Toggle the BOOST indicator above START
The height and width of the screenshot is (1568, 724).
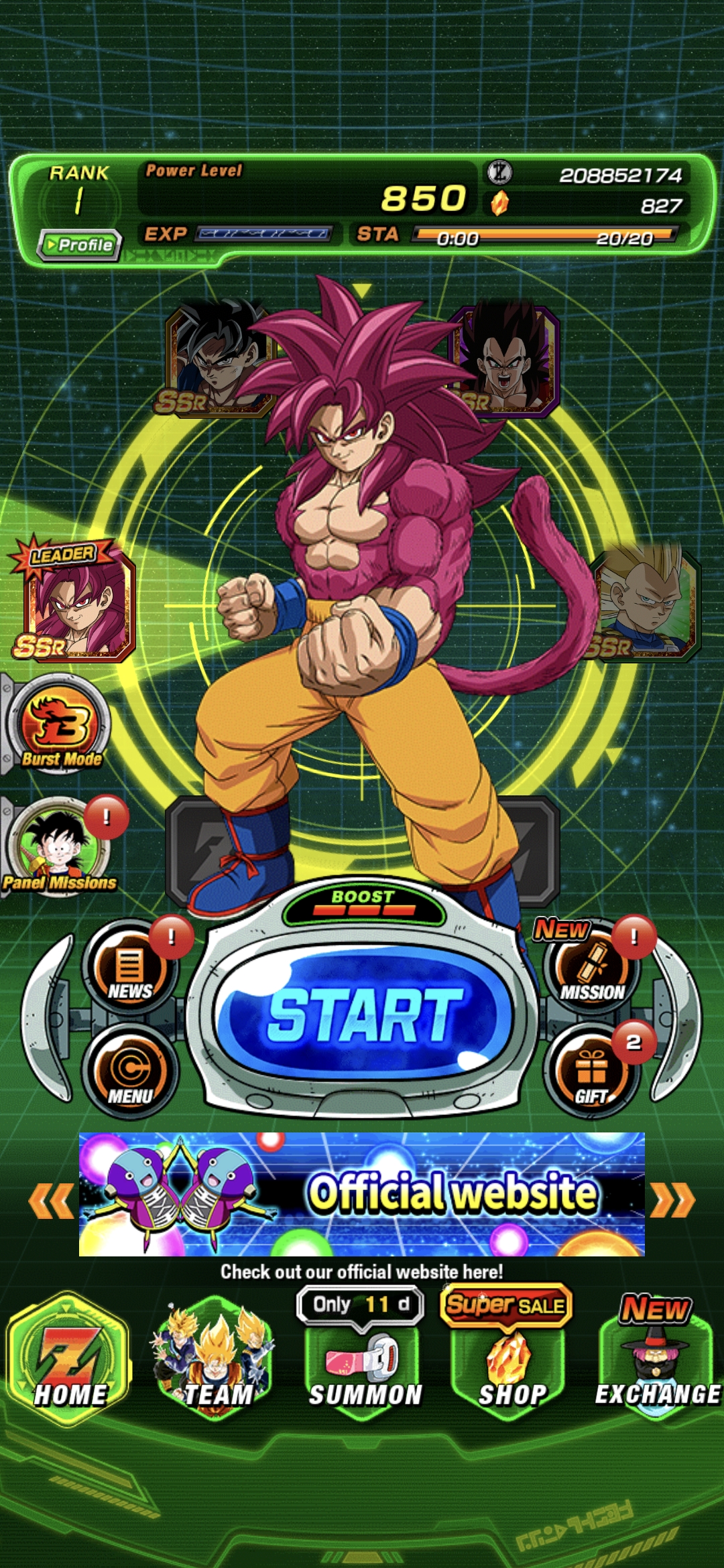click(363, 903)
